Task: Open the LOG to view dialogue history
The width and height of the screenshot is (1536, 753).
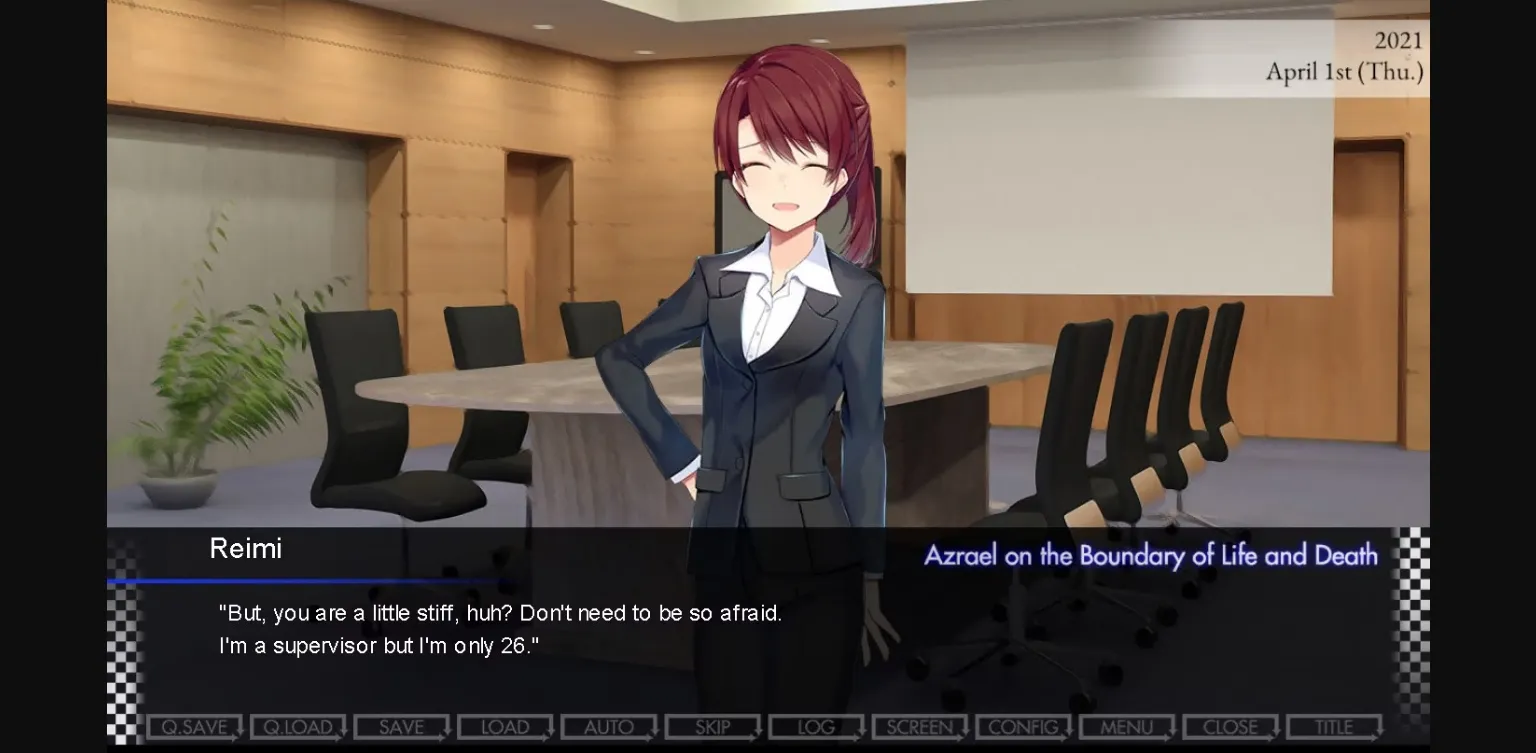Action: (816, 727)
